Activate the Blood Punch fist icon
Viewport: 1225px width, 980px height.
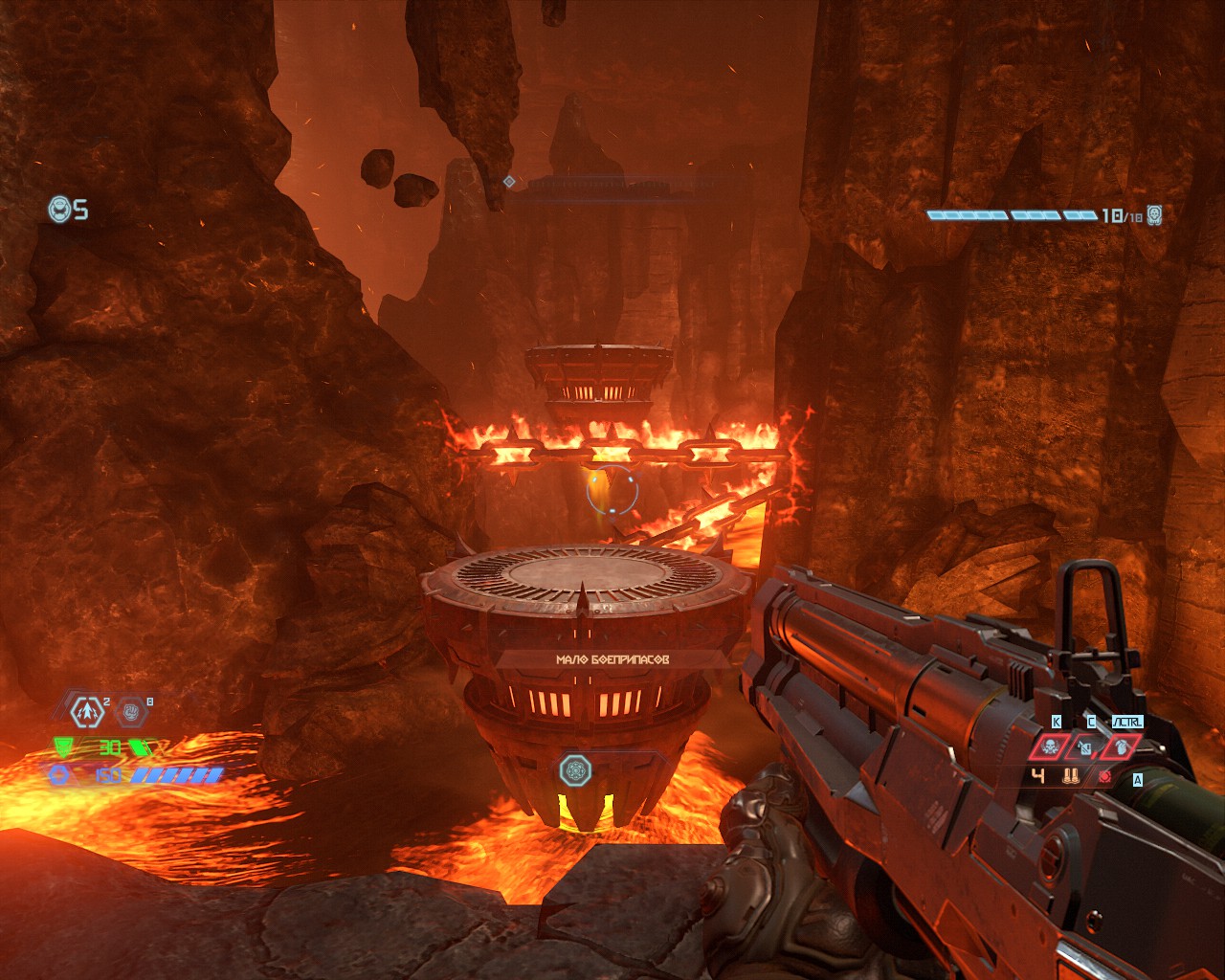[x=131, y=711]
